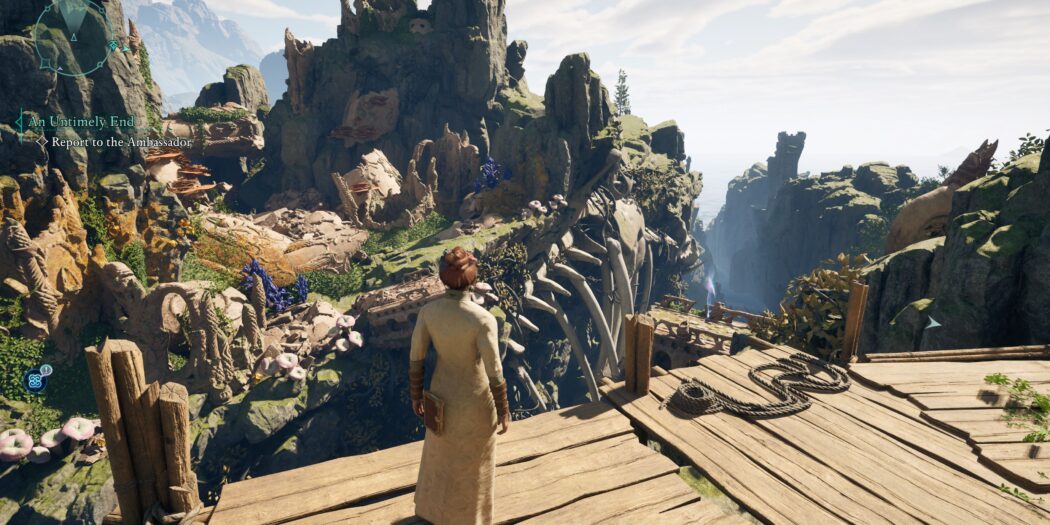Click the blue knot ability notification icon

36,379
